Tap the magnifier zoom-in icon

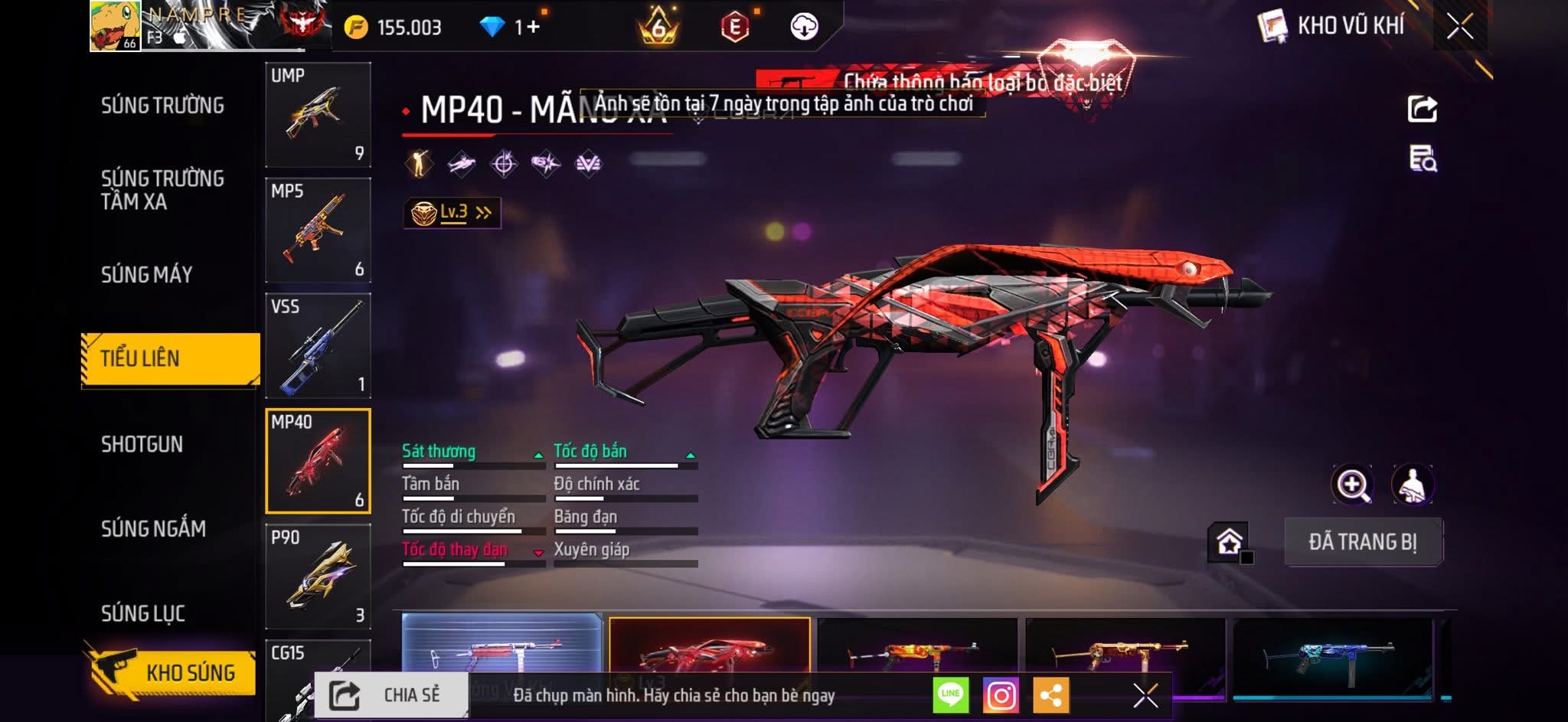click(1353, 485)
